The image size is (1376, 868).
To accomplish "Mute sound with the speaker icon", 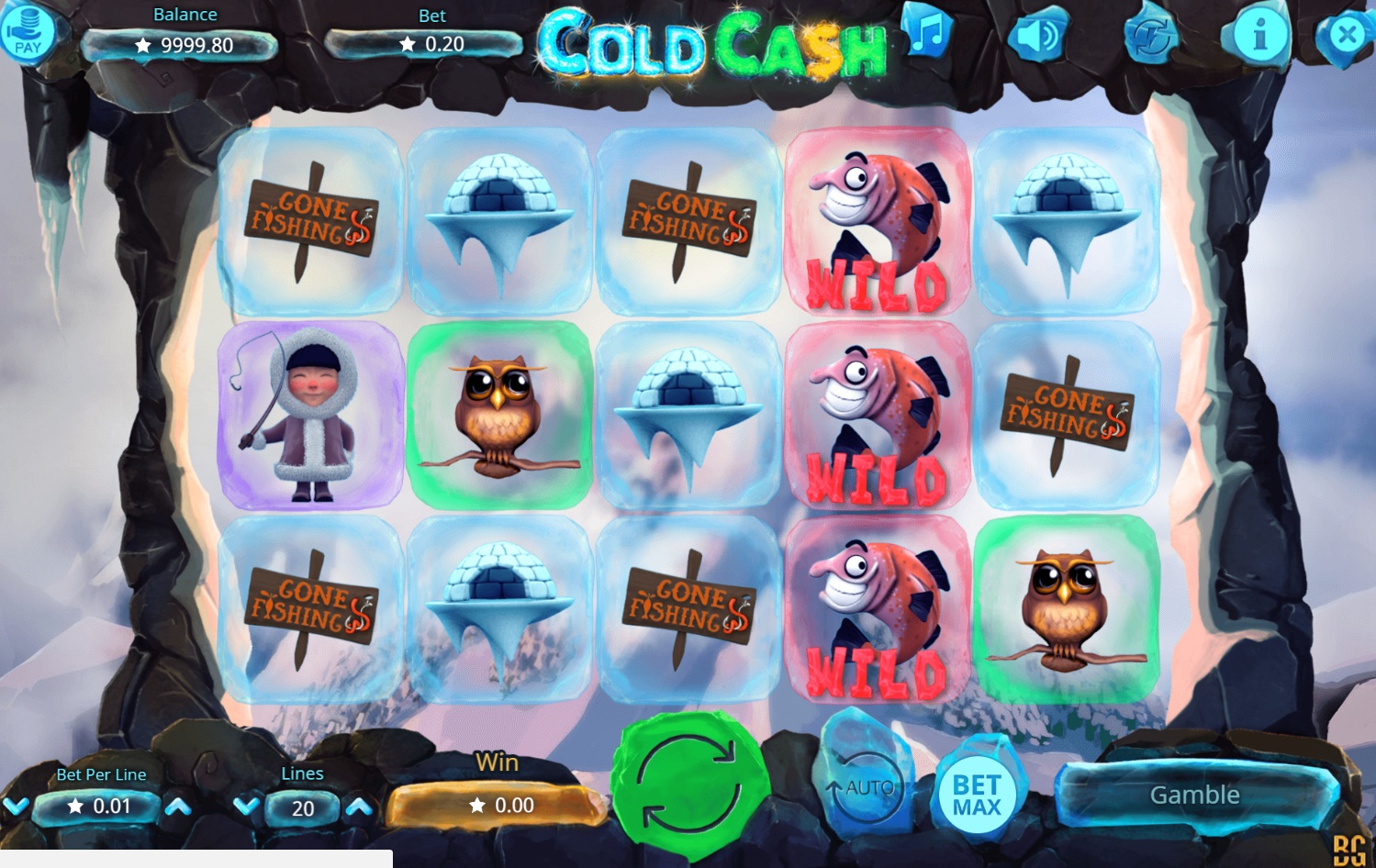I will [x=1037, y=36].
